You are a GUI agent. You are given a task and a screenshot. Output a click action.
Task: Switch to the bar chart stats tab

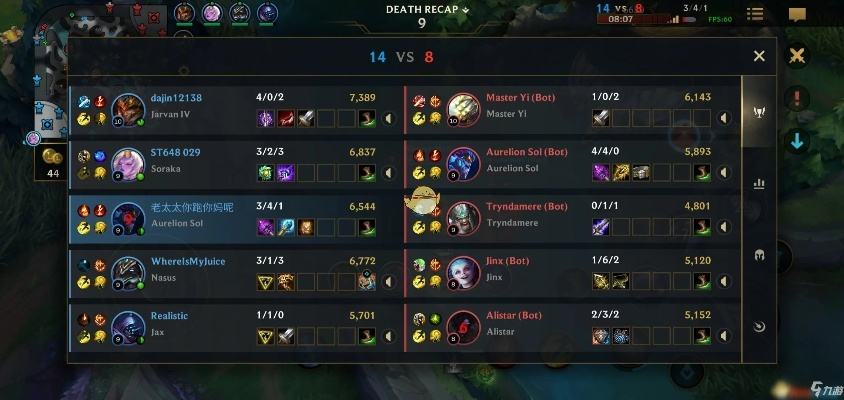[759, 184]
